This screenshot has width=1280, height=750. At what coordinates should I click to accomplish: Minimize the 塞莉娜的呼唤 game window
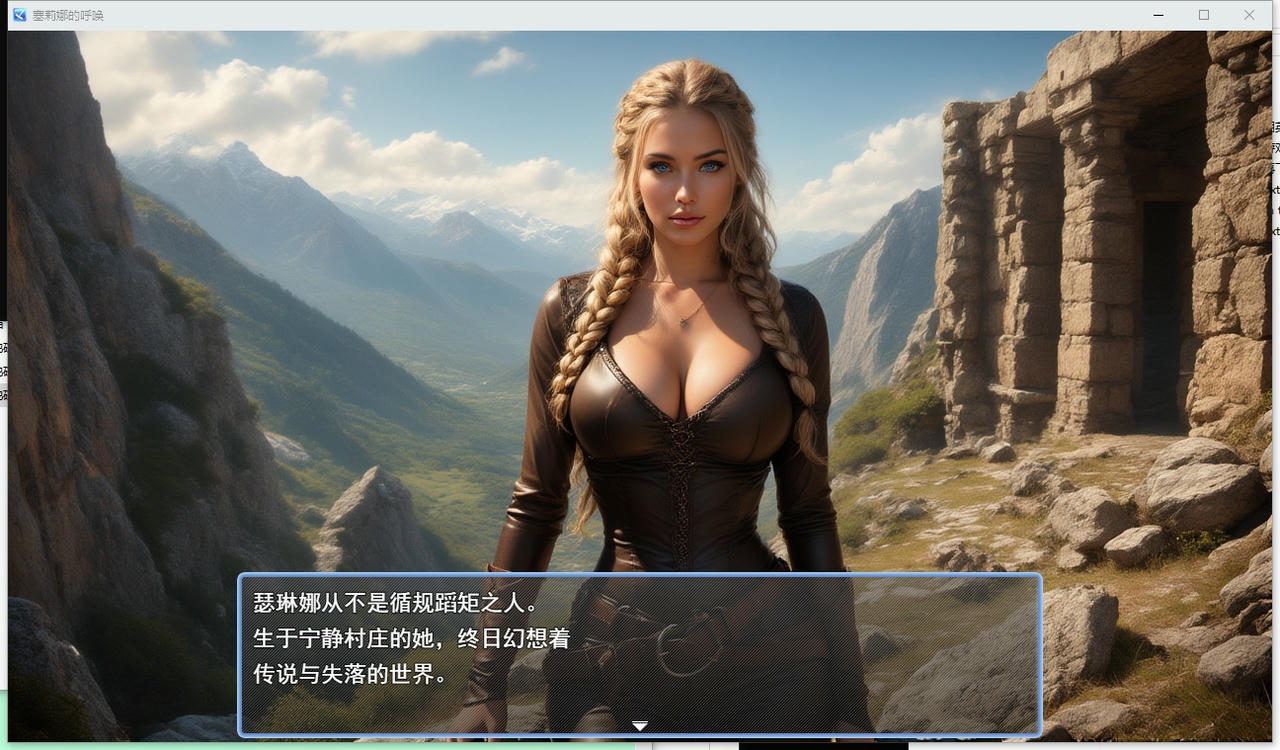click(x=1158, y=15)
